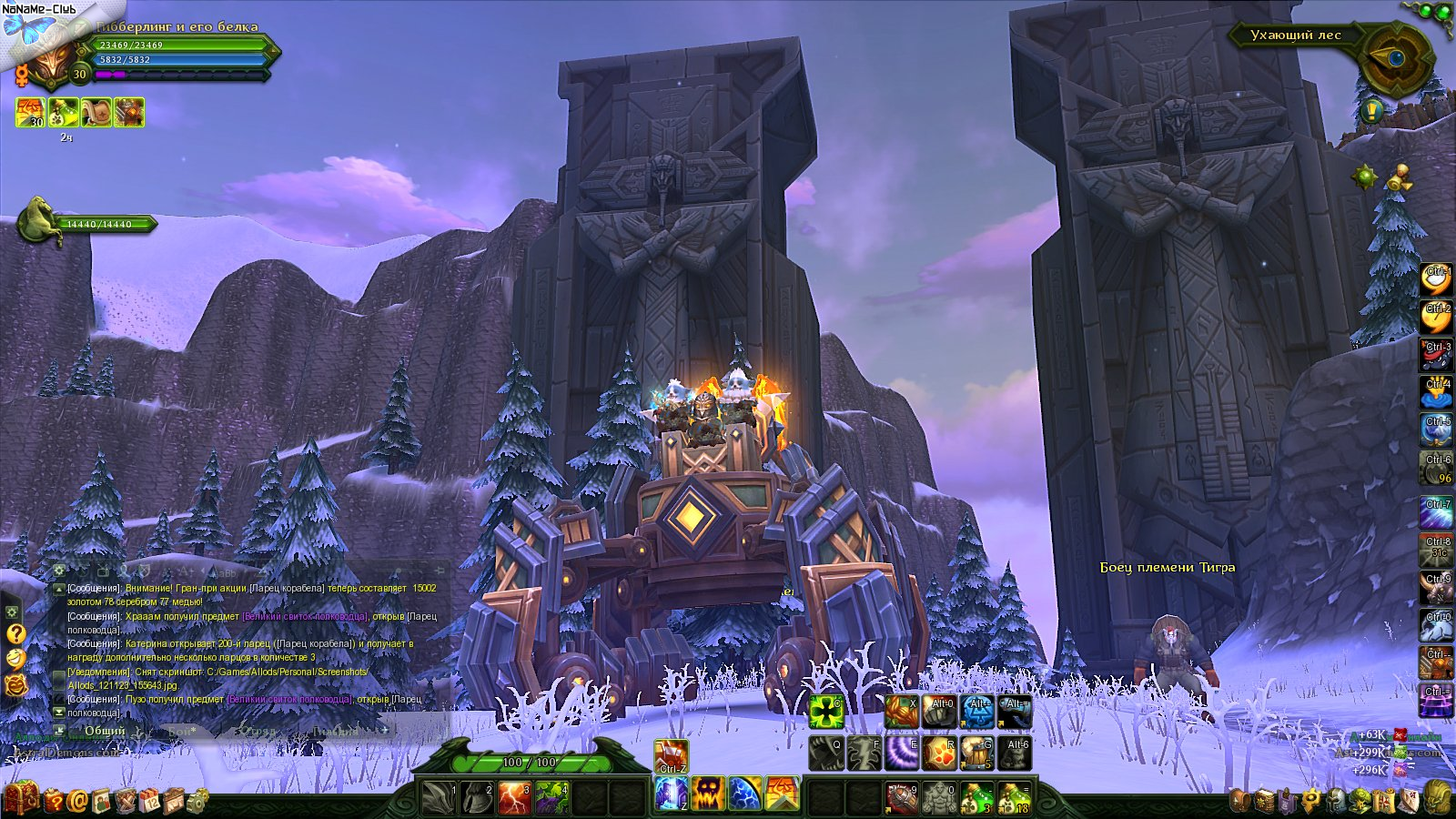Use the beer mug item slot
This screenshot has height=819, width=1456.
point(977,753)
